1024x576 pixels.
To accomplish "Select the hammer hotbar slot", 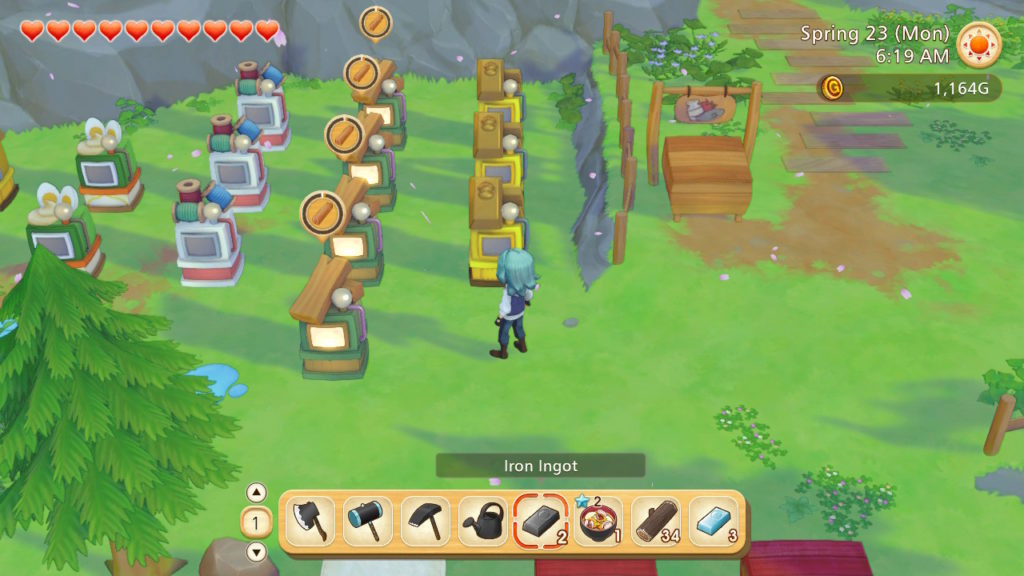I will (368, 521).
